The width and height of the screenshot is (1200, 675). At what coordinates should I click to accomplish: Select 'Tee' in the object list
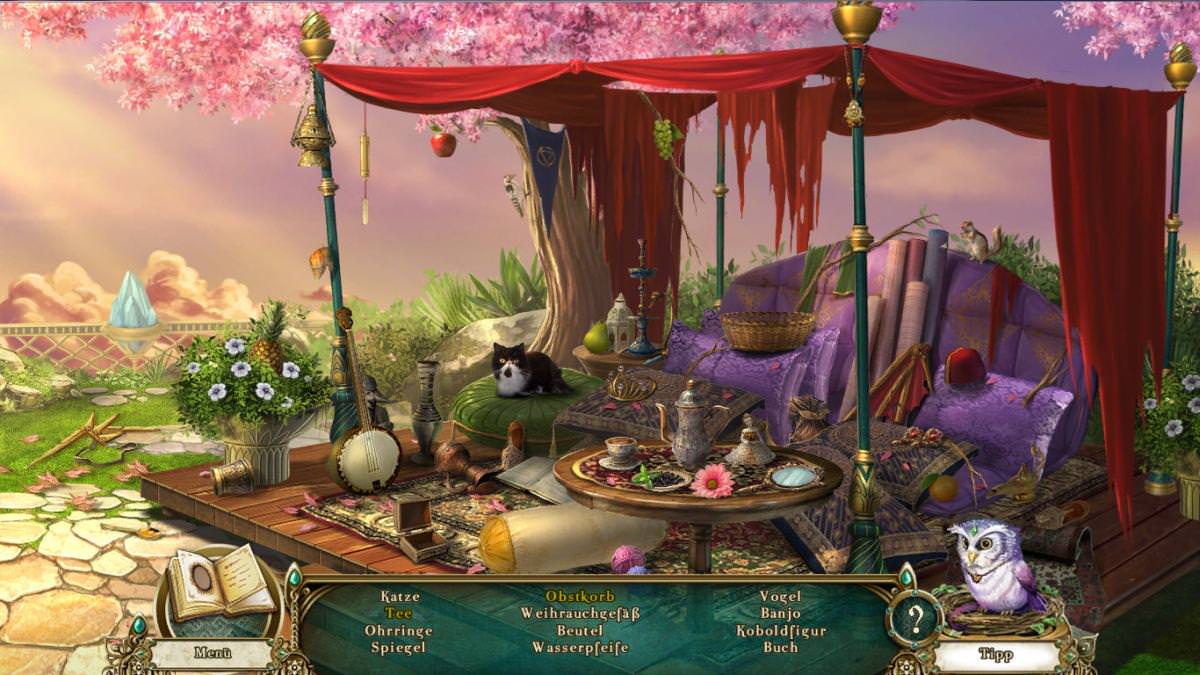click(400, 613)
